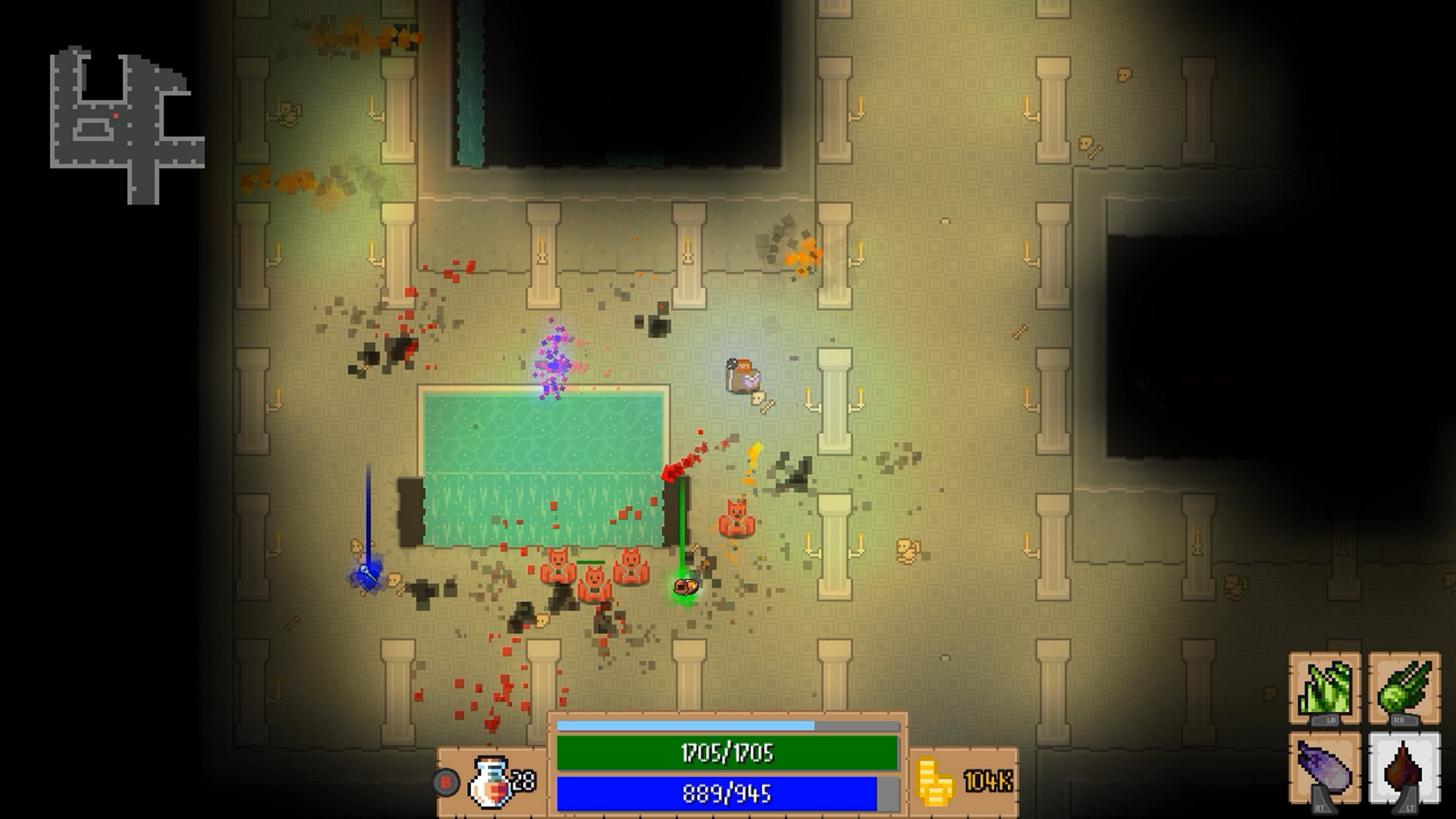Activate the RB green comet ability icon
1456x819 pixels.
pos(1403,686)
